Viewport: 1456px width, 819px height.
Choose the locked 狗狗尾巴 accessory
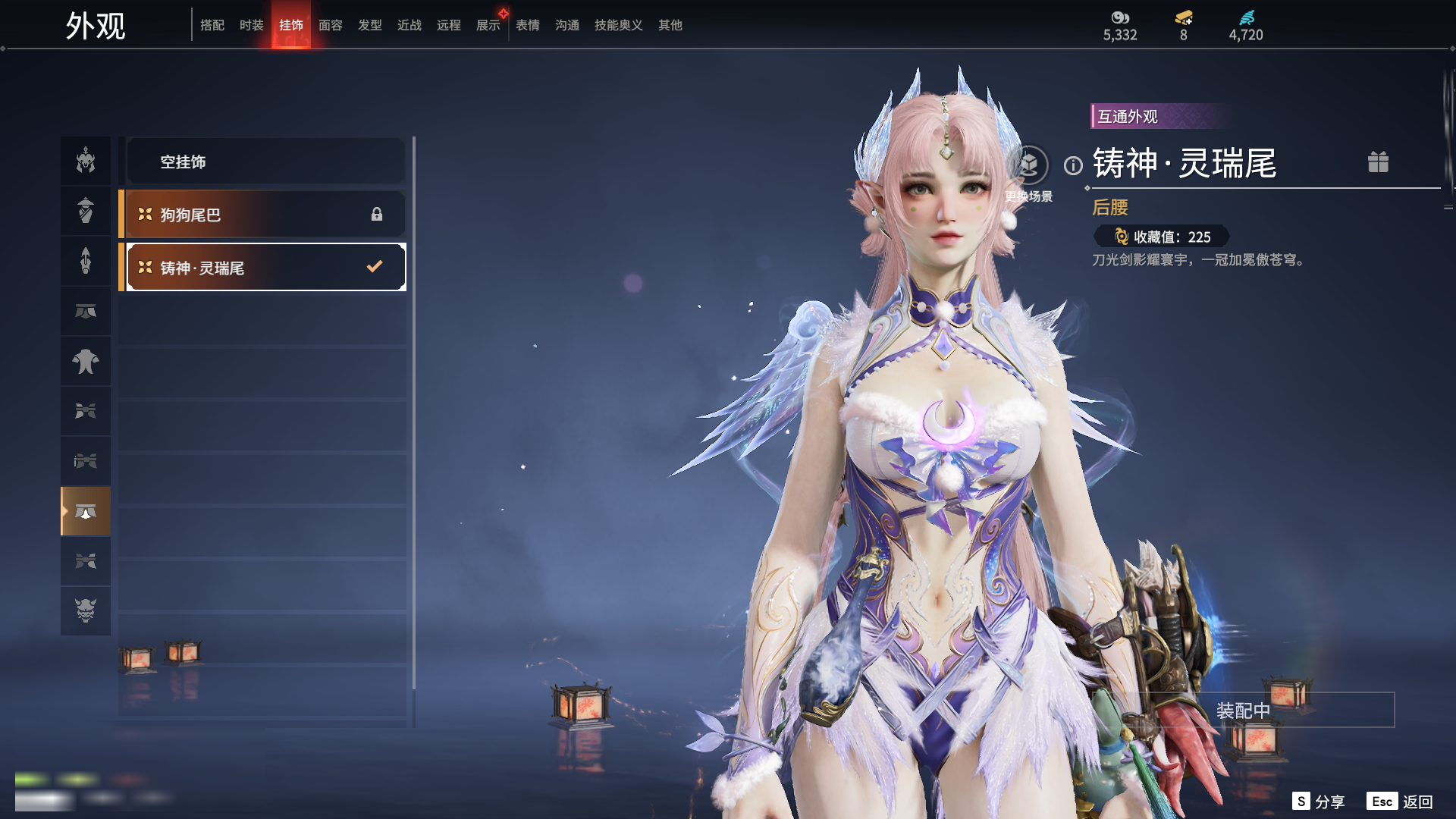click(265, 215)
